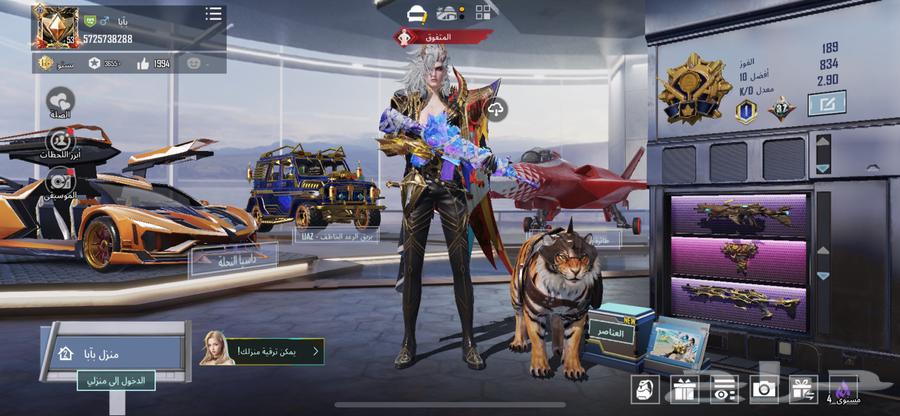Viewport: 900px width, 416px height.
Task: Open the list menu in the profile card
Action: pyautogui.click(x=213, y=14)
